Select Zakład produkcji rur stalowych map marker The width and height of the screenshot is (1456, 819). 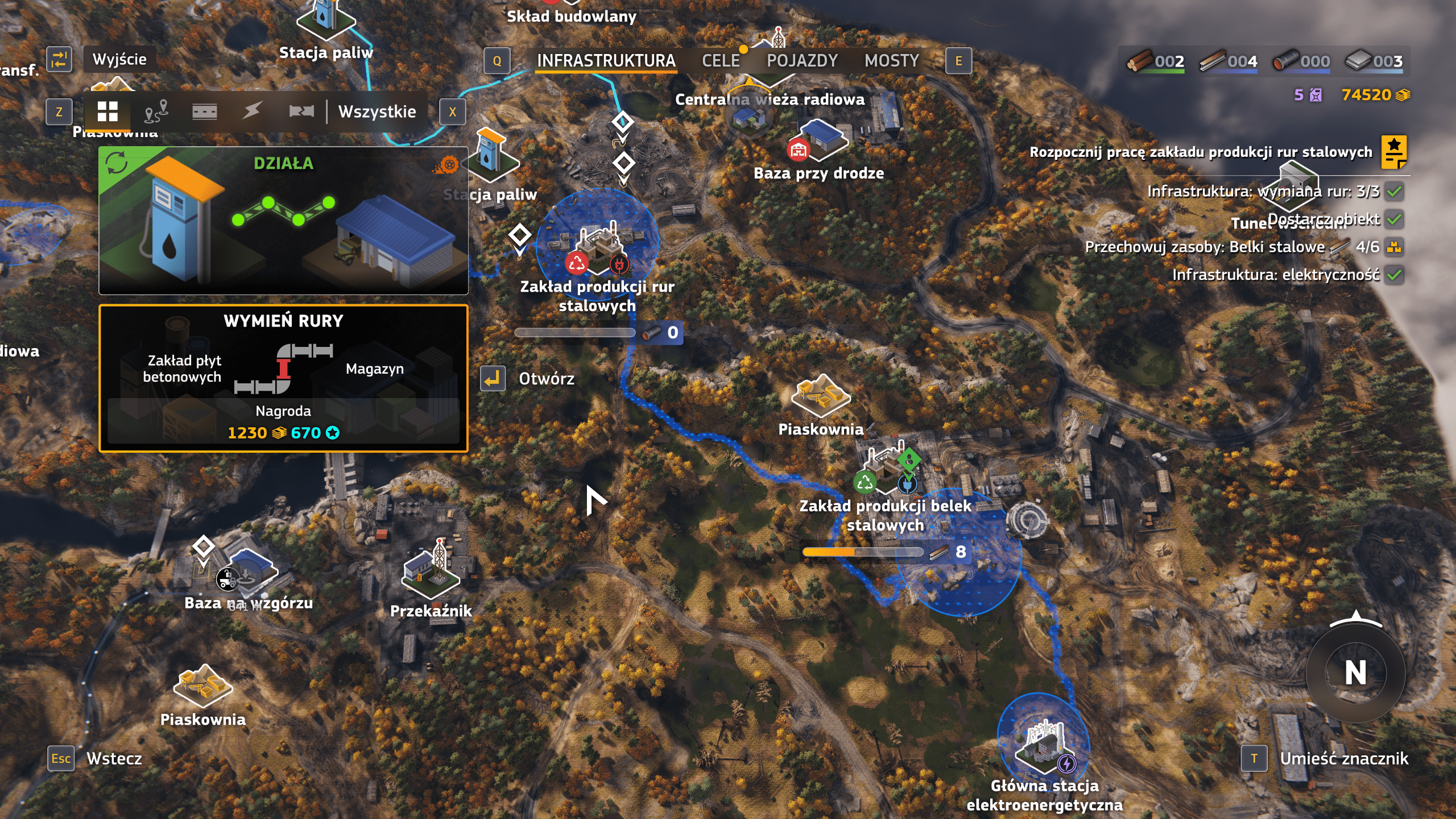597,247
